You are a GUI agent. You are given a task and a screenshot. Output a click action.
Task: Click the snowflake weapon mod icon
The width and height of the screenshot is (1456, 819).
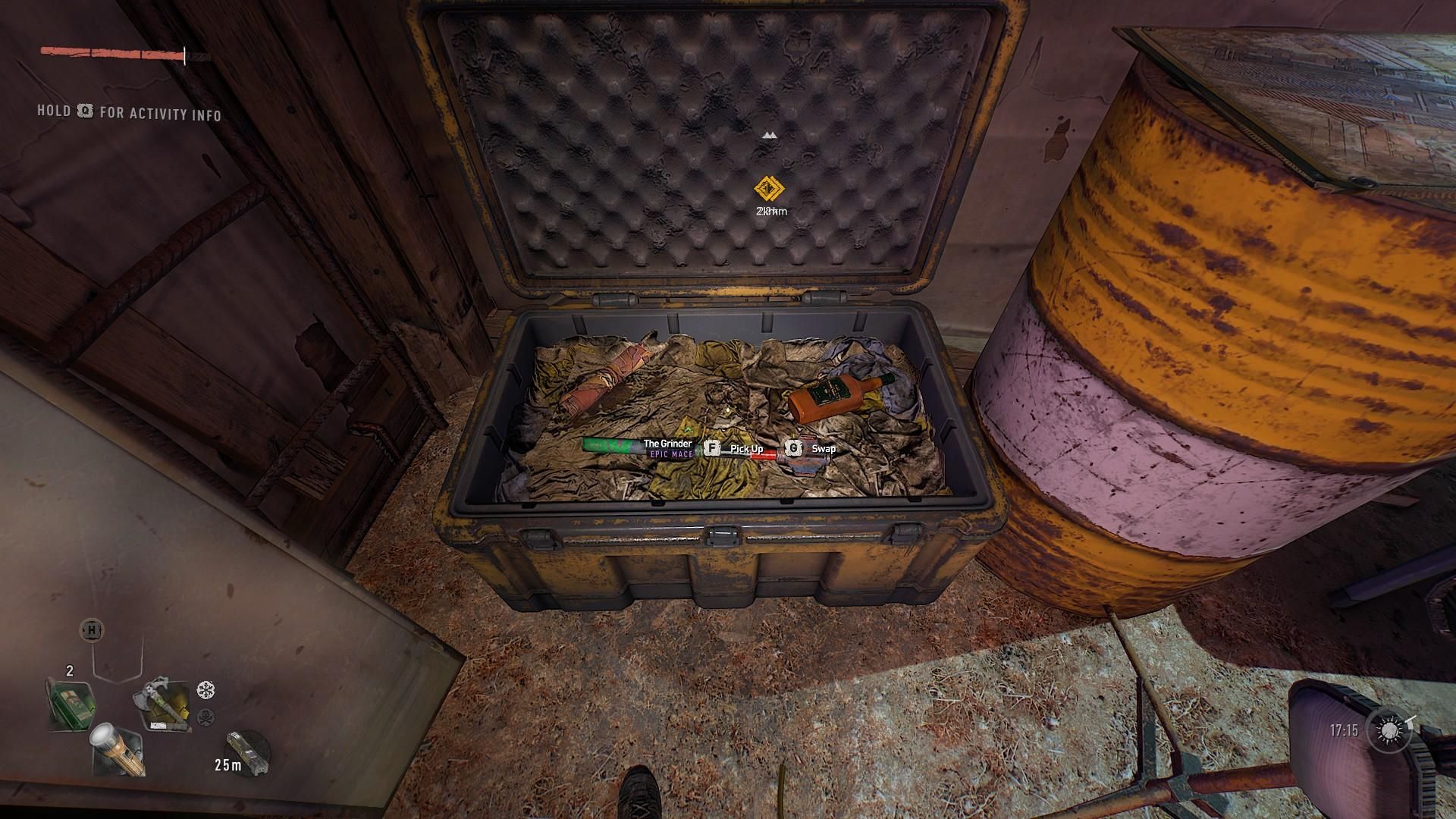click(206, 690)
